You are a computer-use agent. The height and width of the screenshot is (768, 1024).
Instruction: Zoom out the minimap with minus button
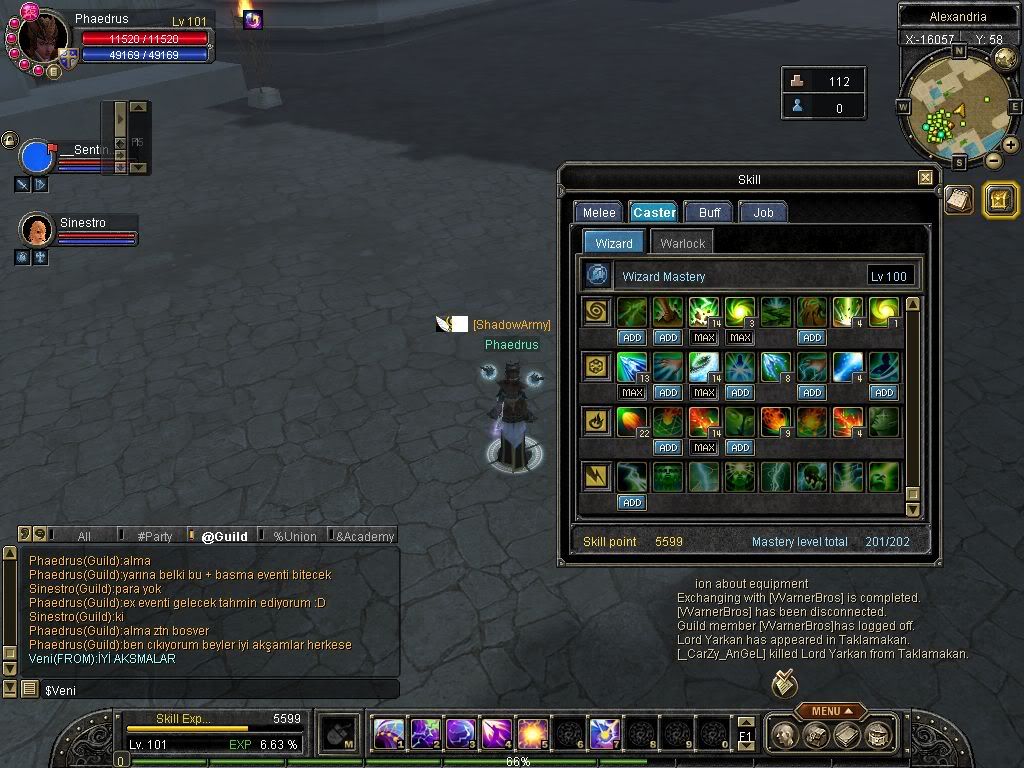(x=993, y=160)
